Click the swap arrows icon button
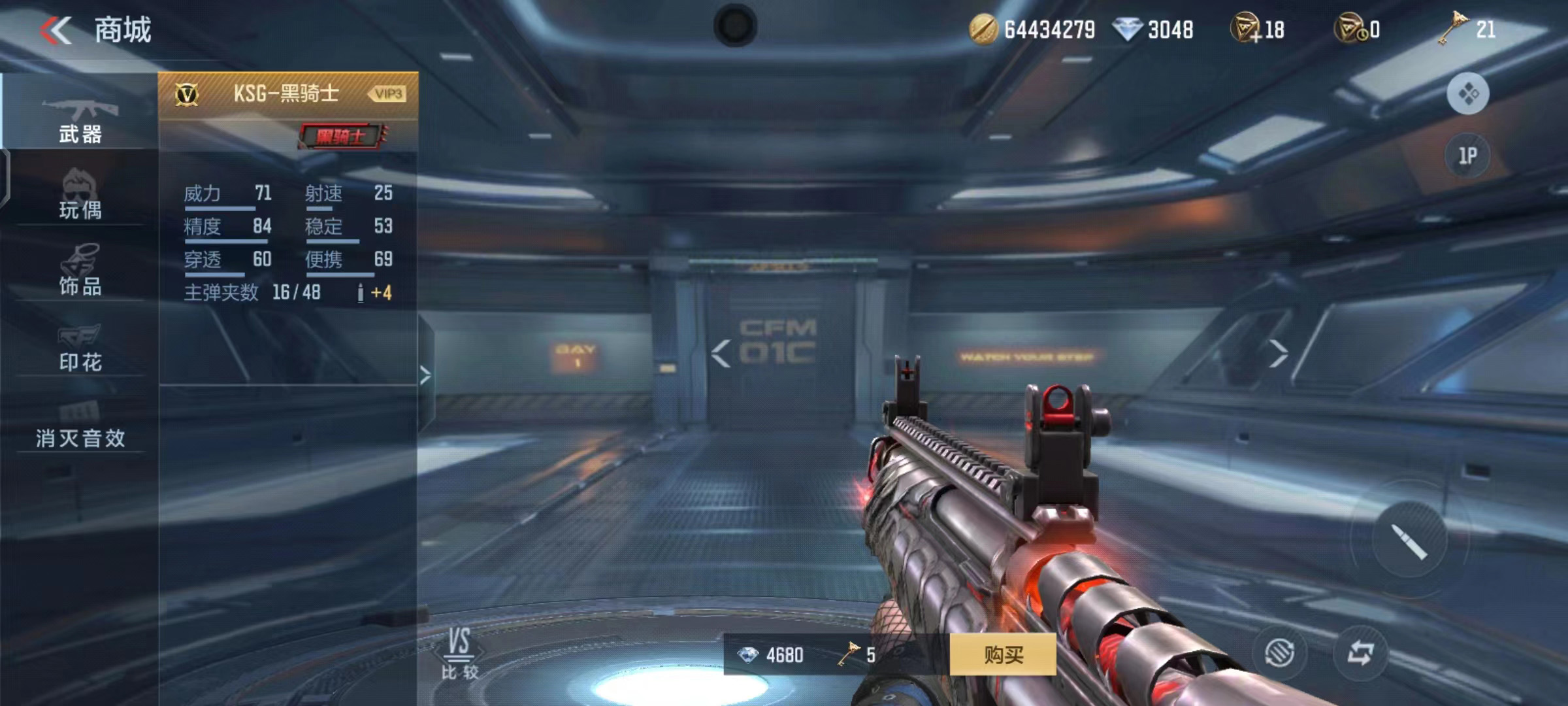Viewport: 1568px width, 706px height. [x=1360, y=652]
